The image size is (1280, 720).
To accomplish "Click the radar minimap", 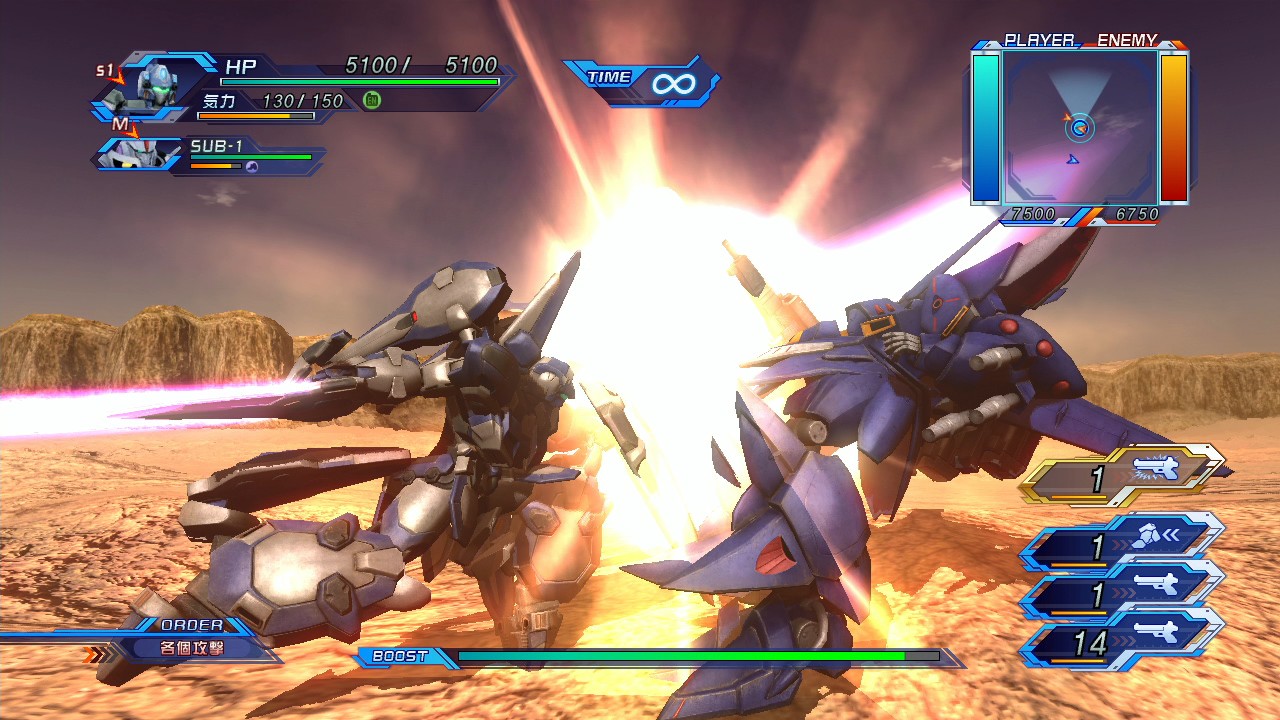I will point(1080,126).
